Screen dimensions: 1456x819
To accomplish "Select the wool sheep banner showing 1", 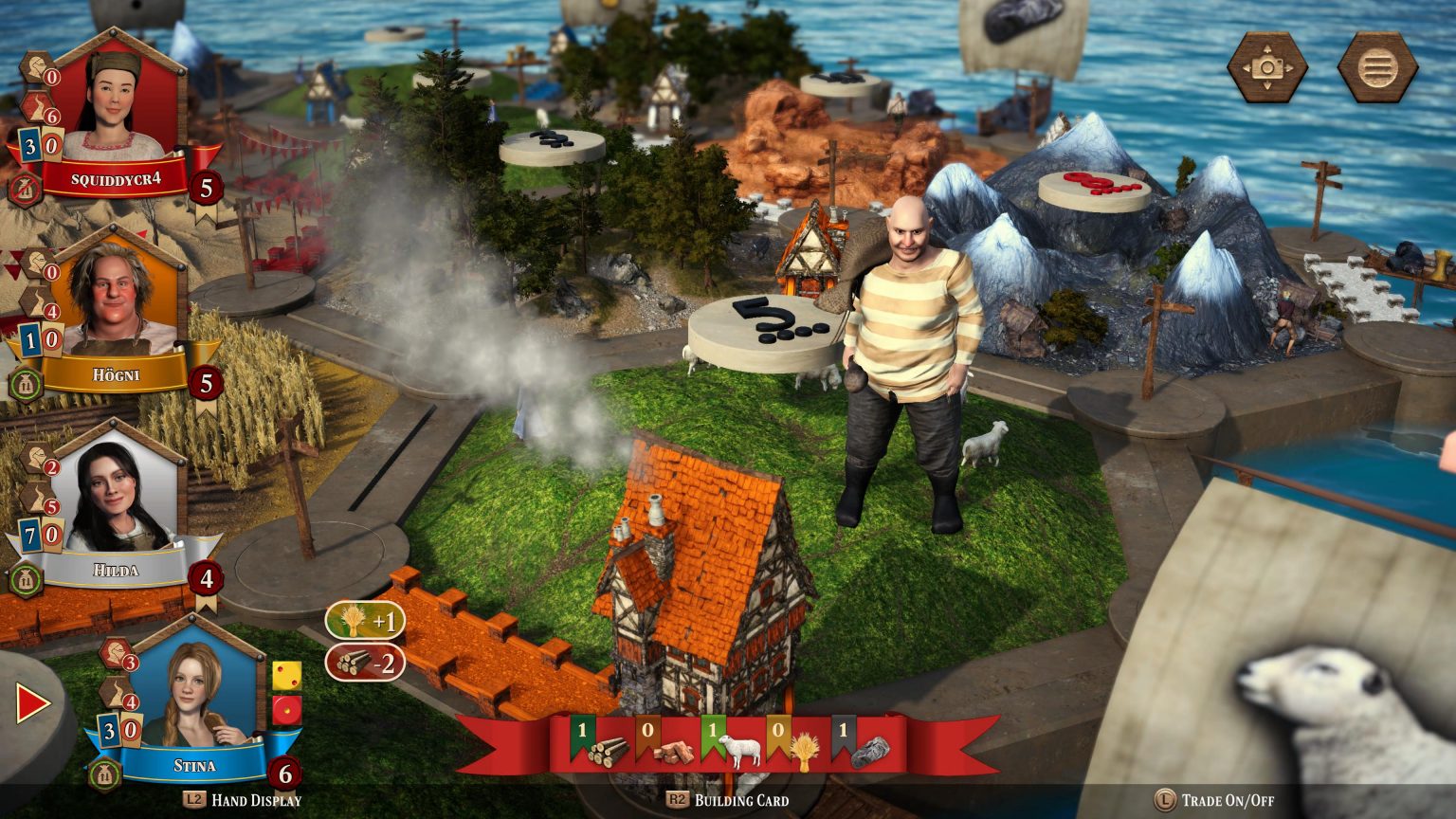I will 716,732.
